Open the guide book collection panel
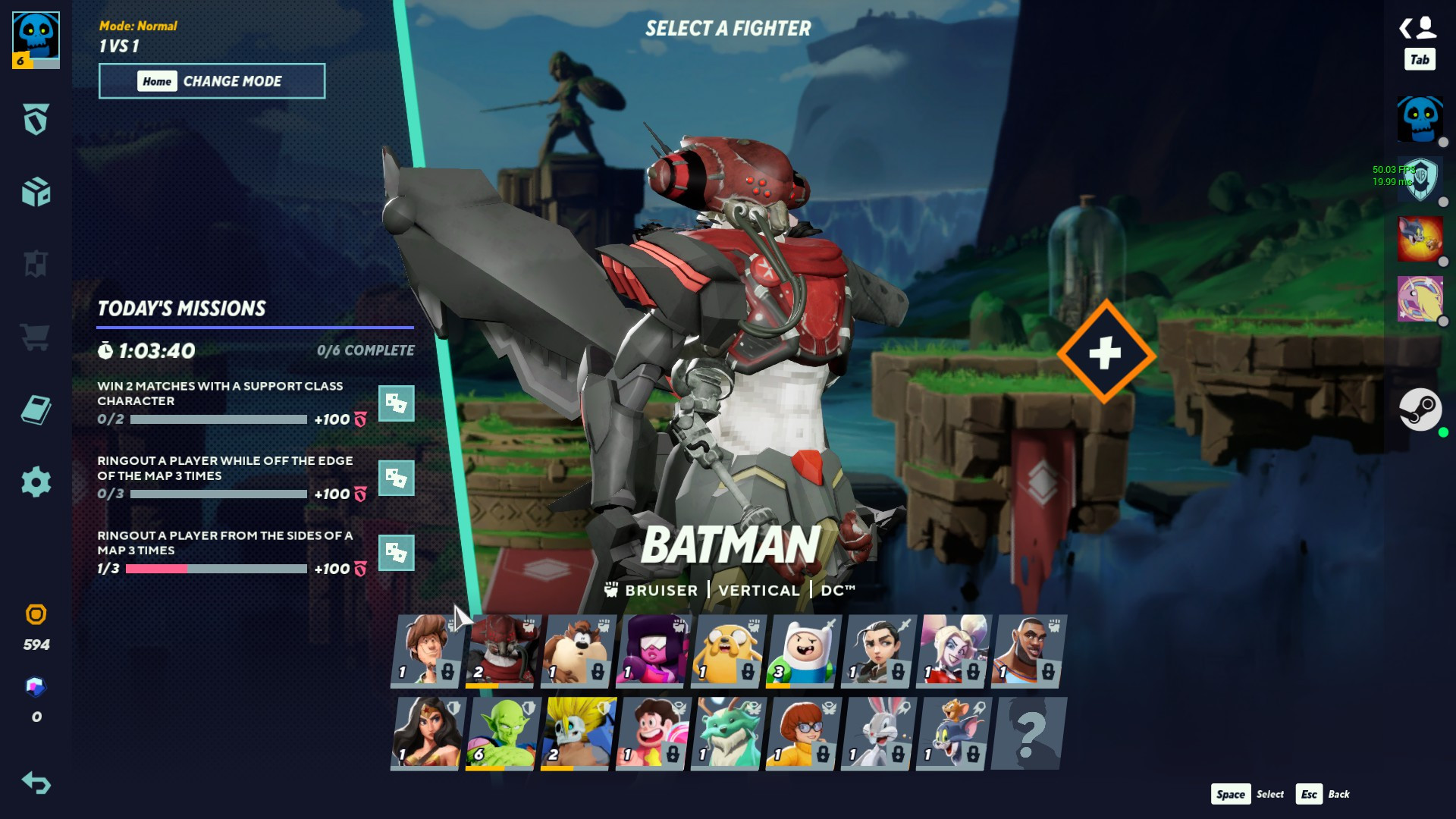Screen dimensions: 1456x819 click(x=35, y=409)
